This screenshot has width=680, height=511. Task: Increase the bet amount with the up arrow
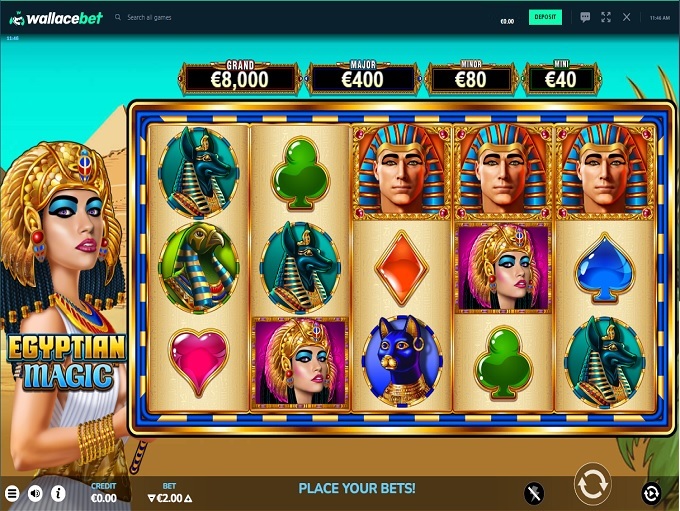pyautogui.click(x=187, y=498)
